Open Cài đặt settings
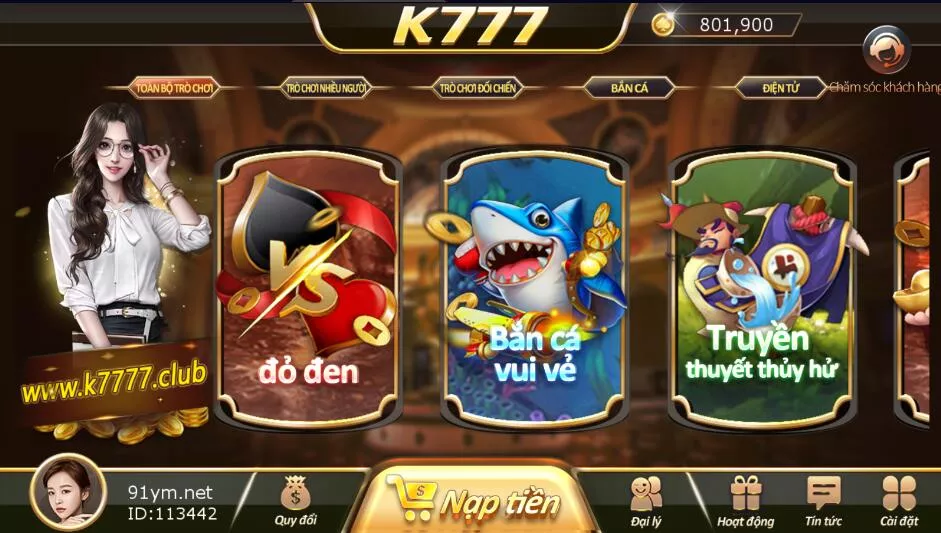Image resolution: width=941 pixels, height=533 pixels. click(x=898, y=499)
